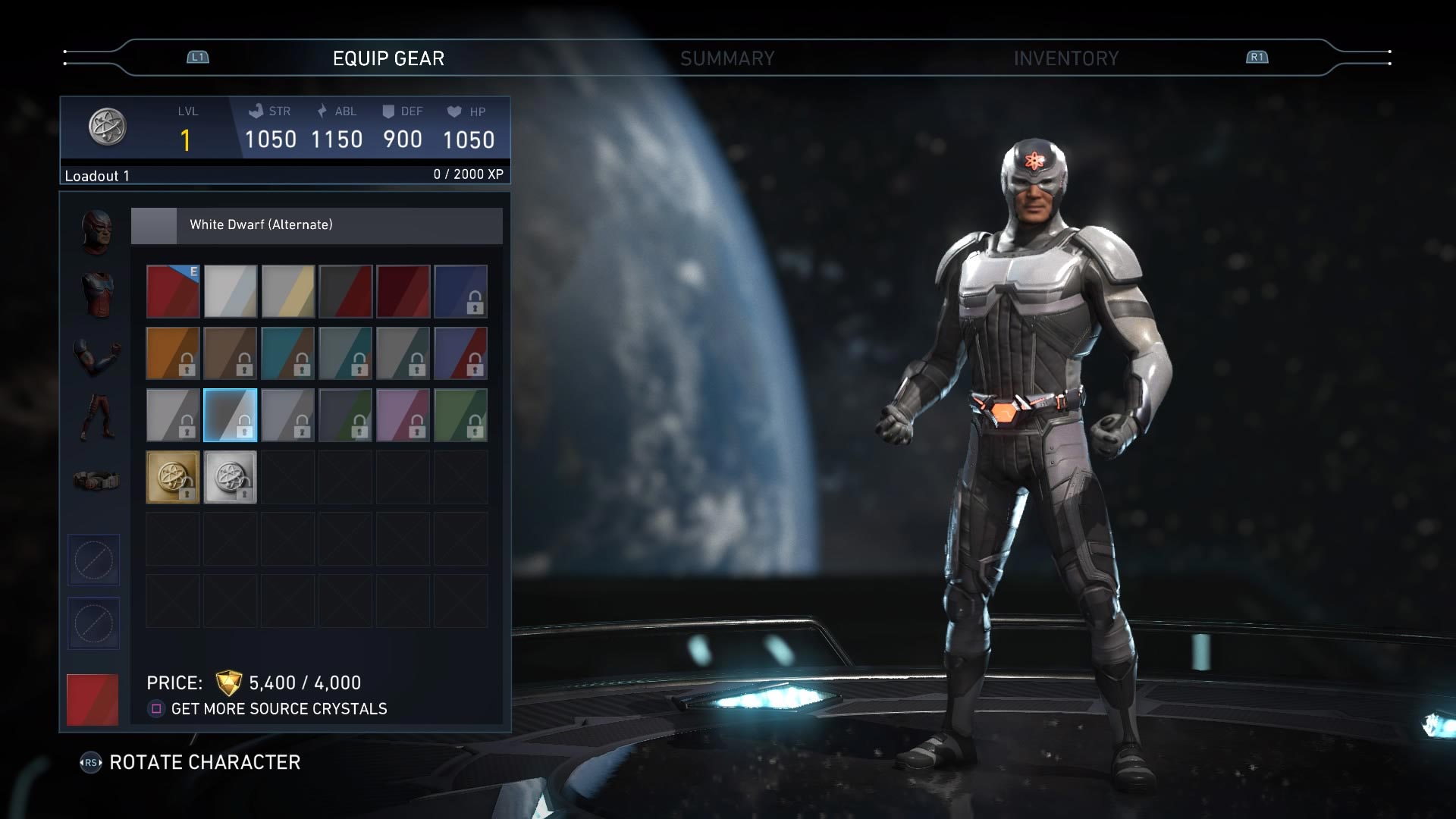Equip the highlighted White Dwarf Alternate shader
This screenshot has height=819, width=1456.
click(231, 414)
